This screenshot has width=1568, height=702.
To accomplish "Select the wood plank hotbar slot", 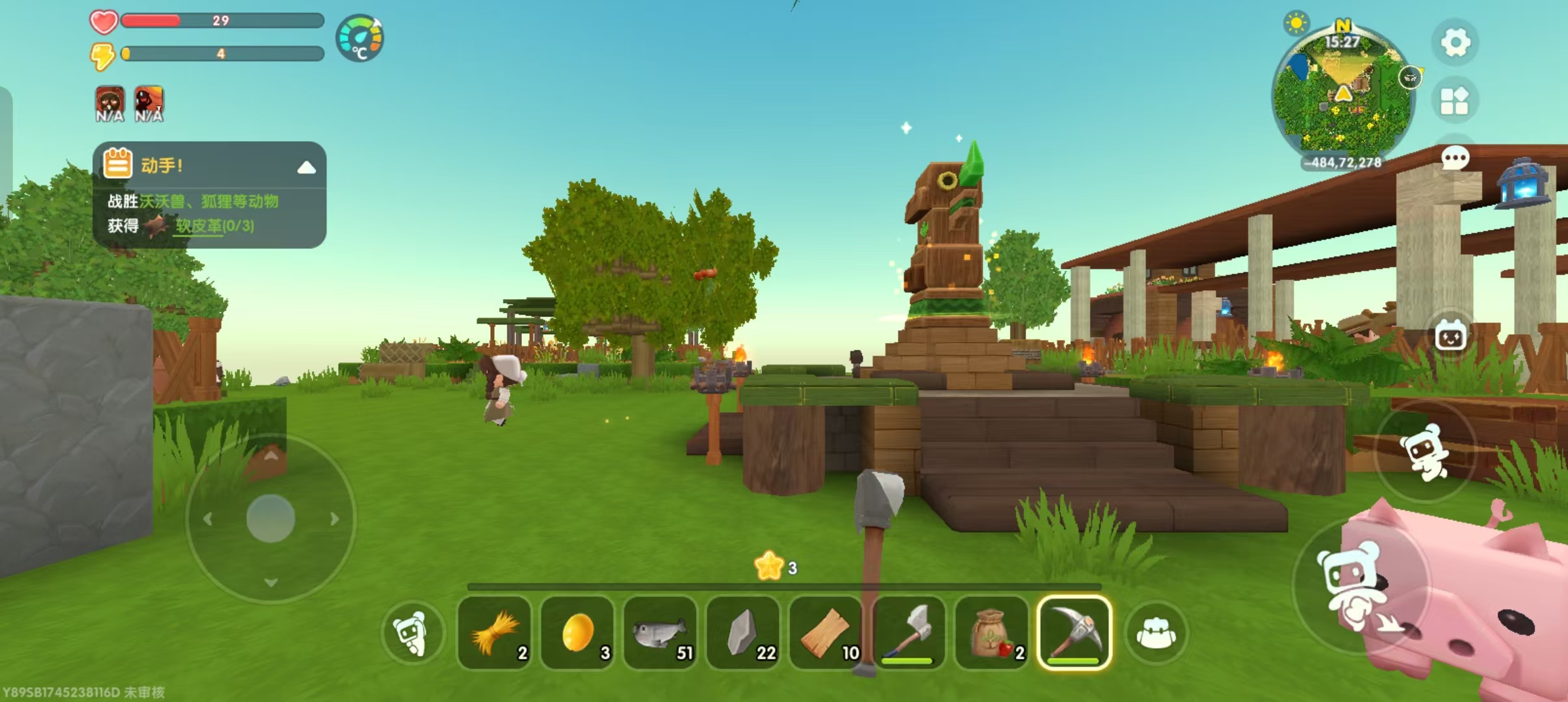I will 826,632.
